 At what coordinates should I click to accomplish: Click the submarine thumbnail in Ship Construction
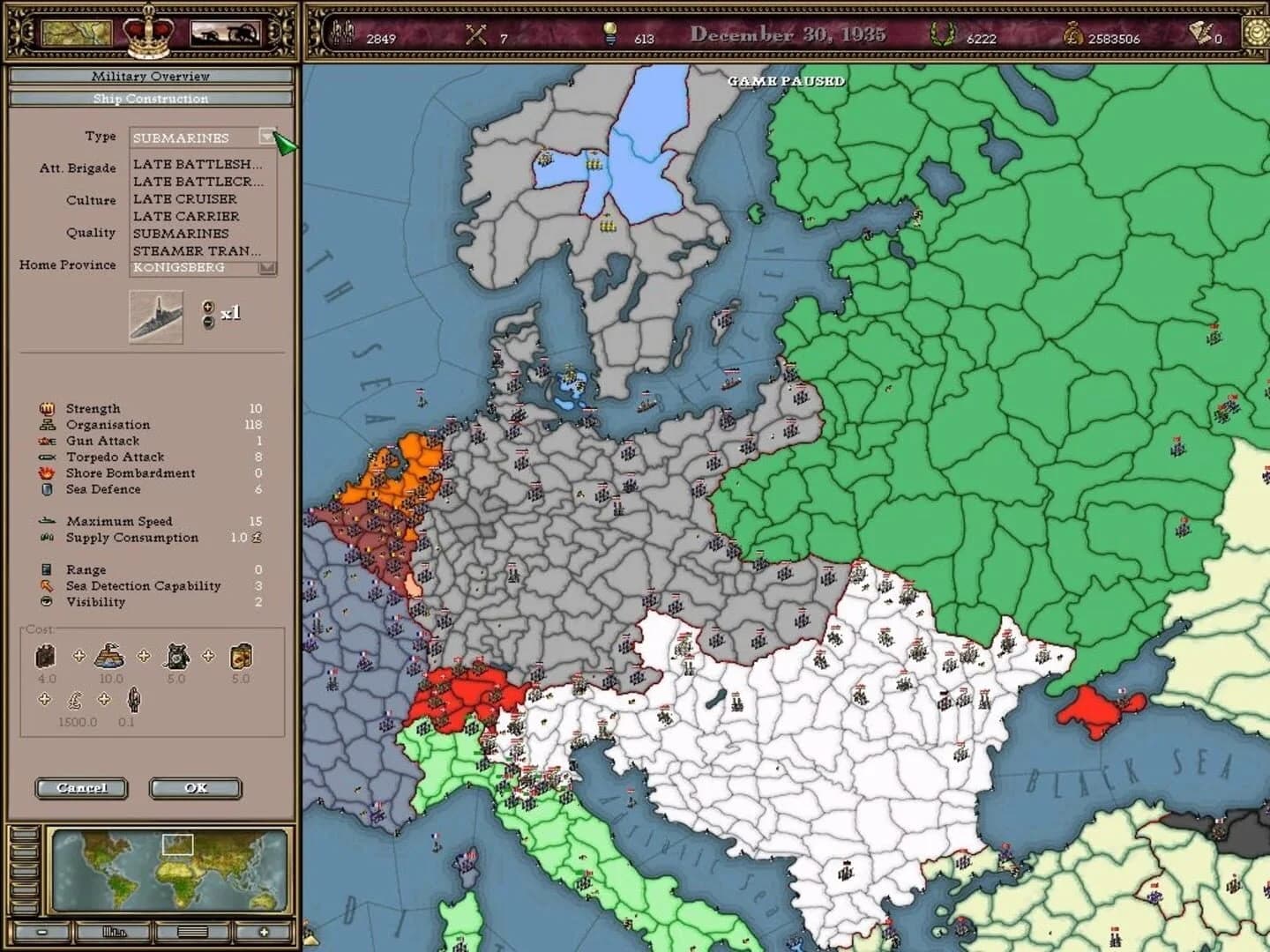pyautogui.click(x=156, y=317)
